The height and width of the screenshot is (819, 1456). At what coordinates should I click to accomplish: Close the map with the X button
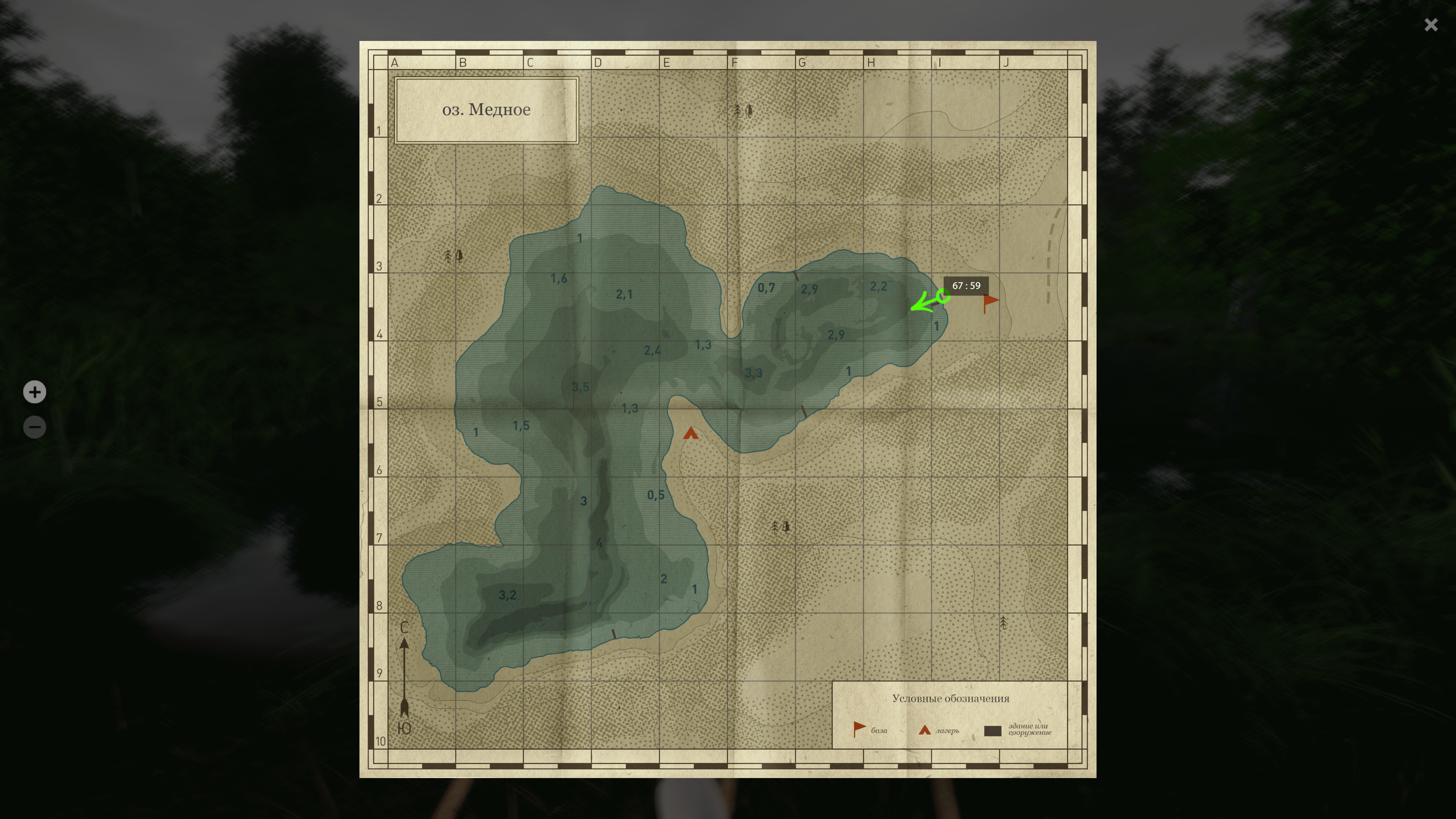1431,25
